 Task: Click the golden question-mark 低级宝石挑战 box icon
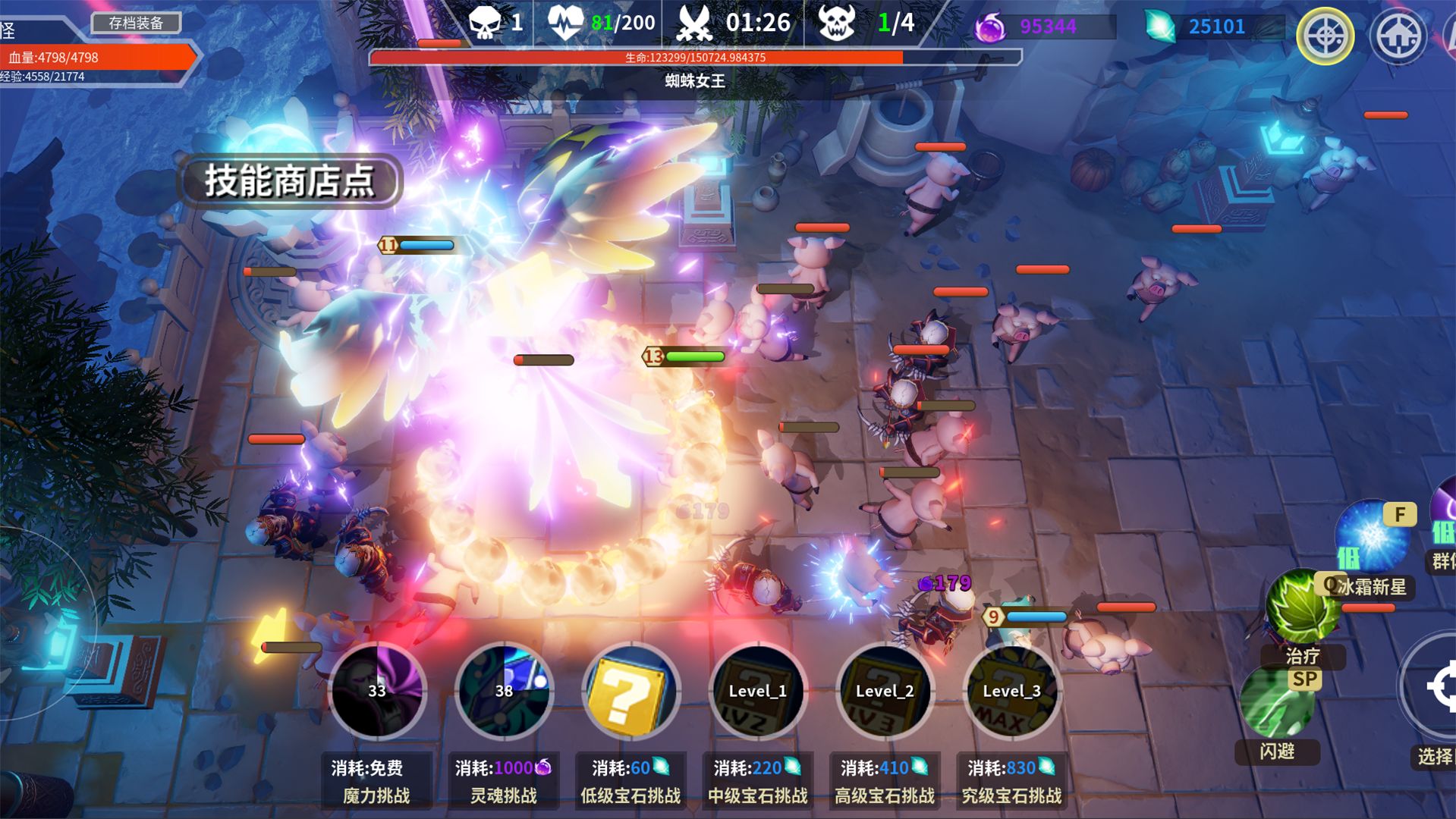[631, 691]
